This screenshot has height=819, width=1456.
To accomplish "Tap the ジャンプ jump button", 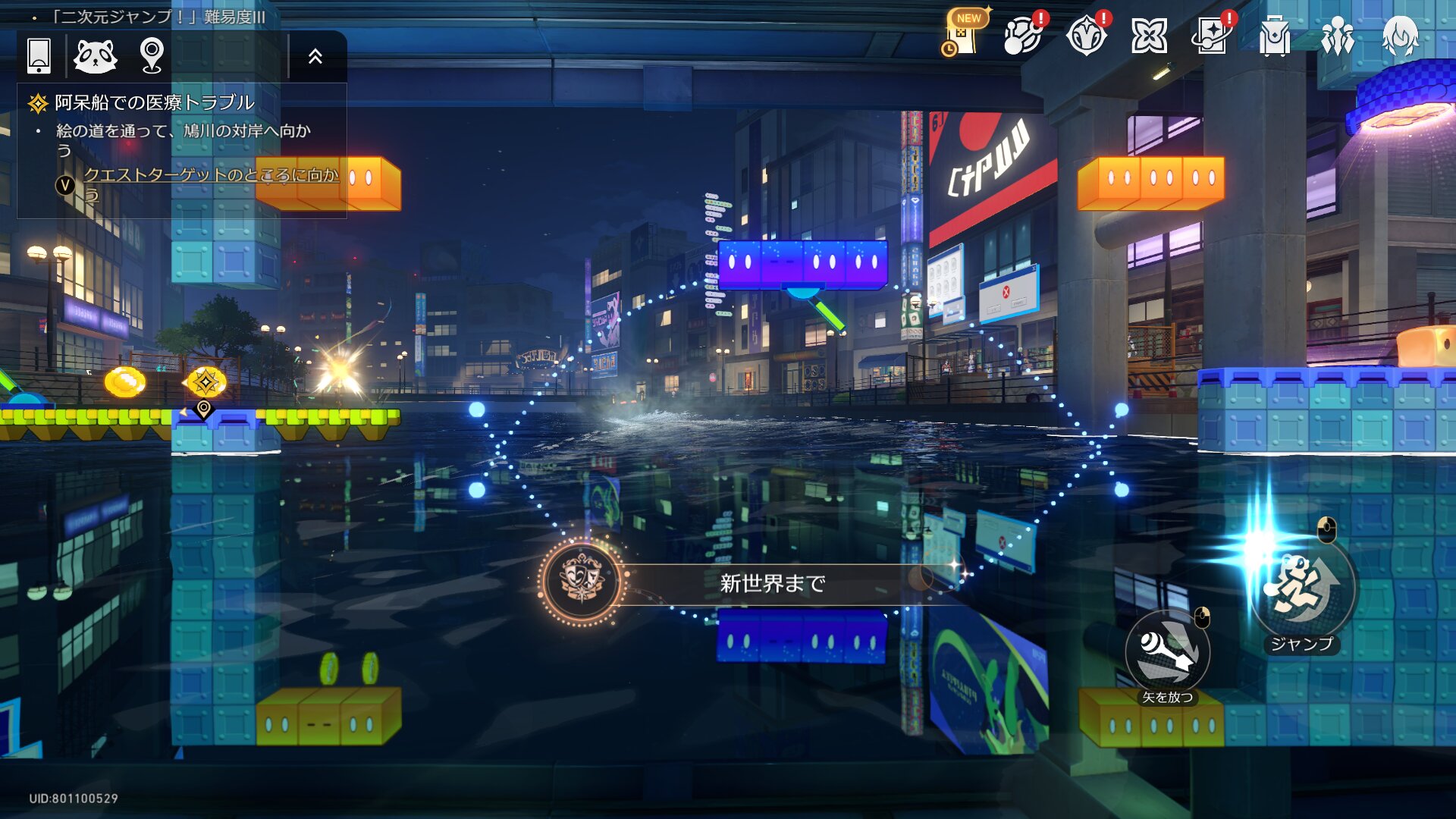I will [x=1302, y=588].
